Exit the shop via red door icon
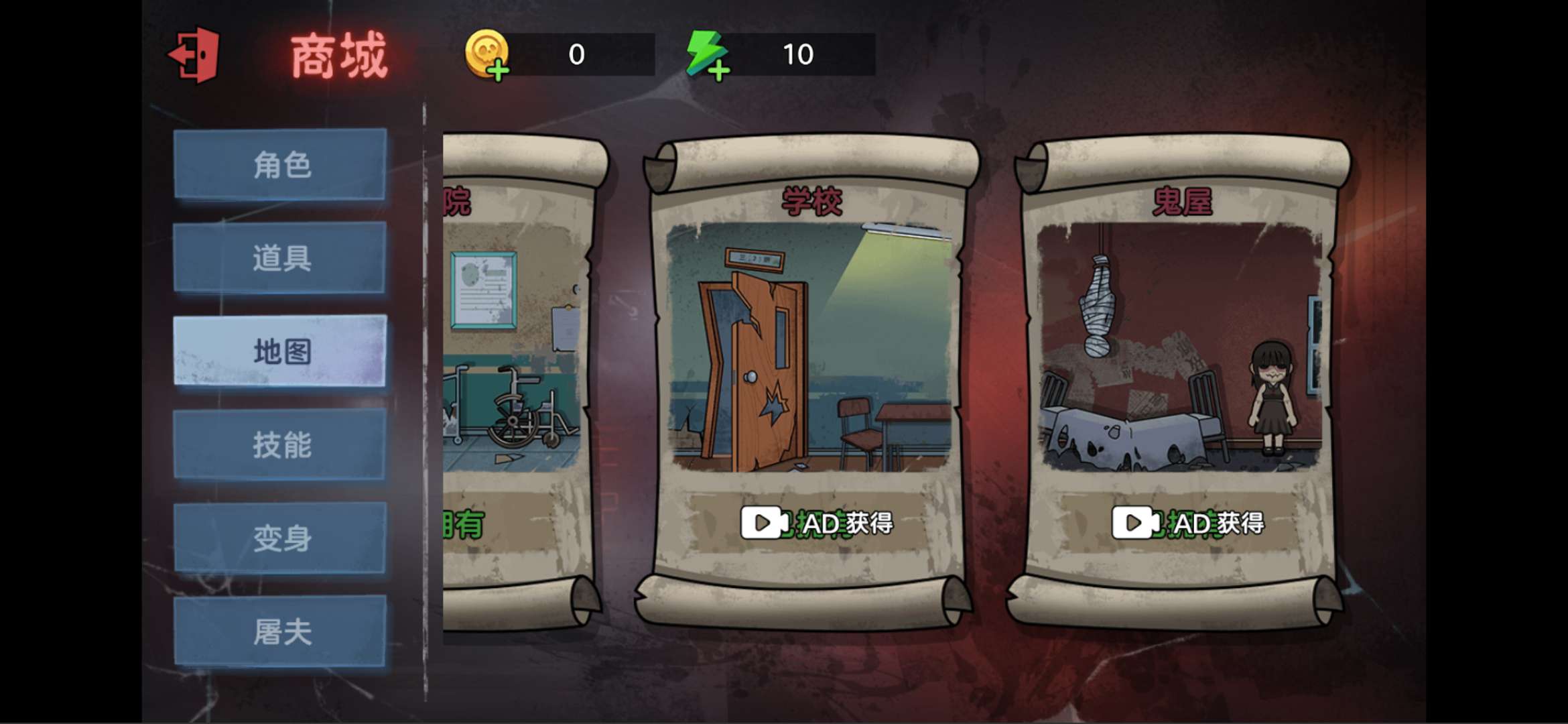The image size is (1568, 724). pos(194,55)
